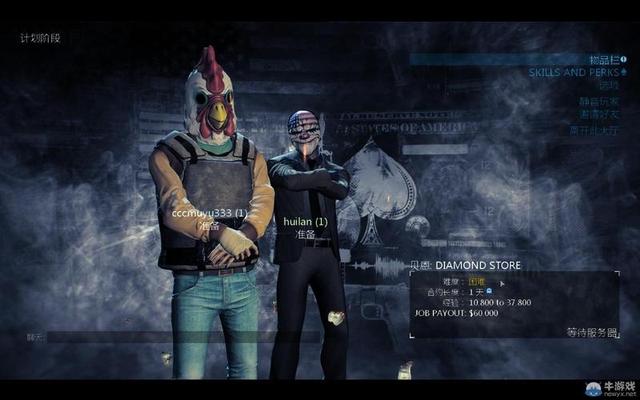
Task: Open the SKILLS AND PERKS menu
Action: click(573, 73)
